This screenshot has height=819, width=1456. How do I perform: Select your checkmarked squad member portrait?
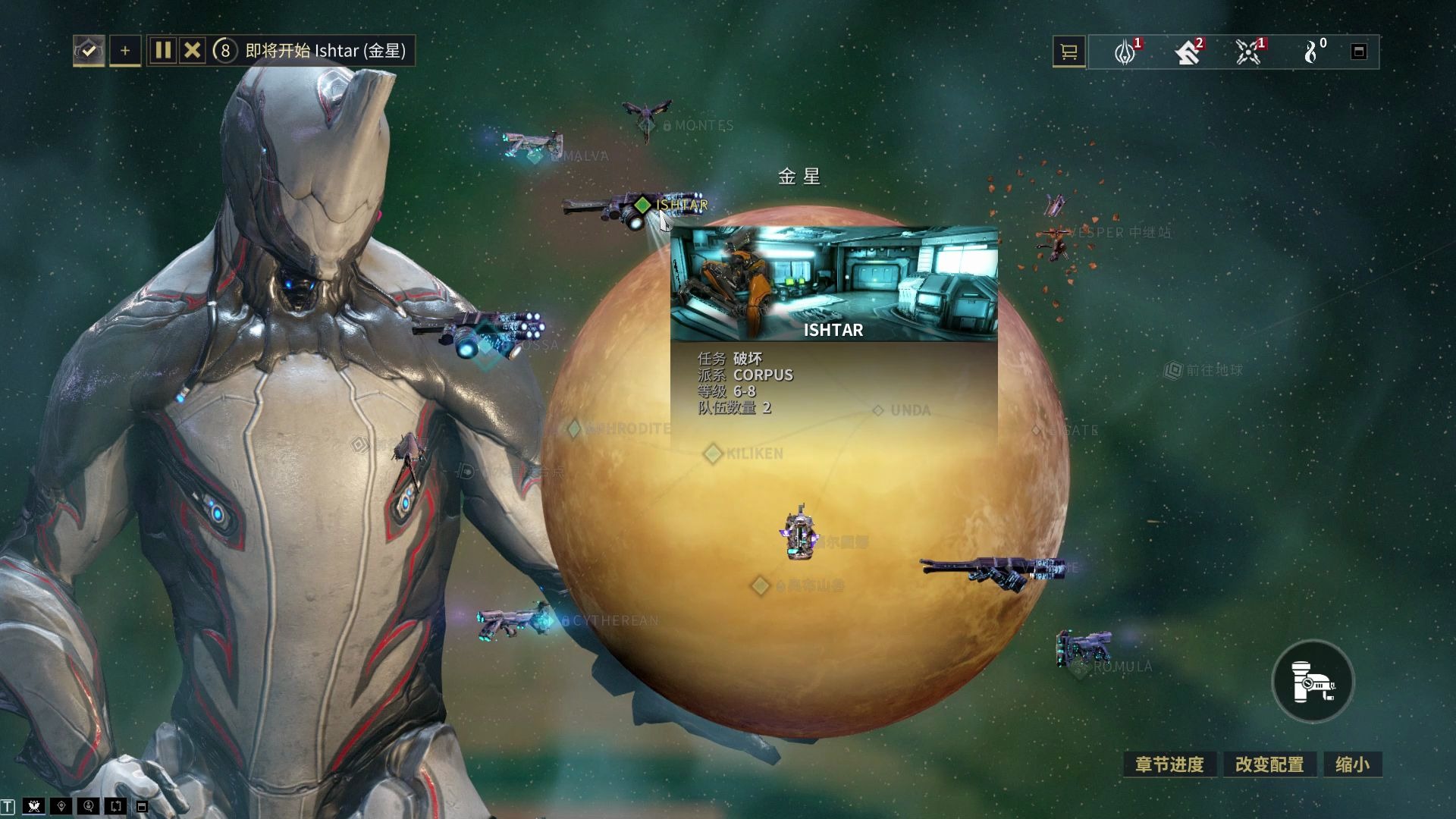(89, 51)
